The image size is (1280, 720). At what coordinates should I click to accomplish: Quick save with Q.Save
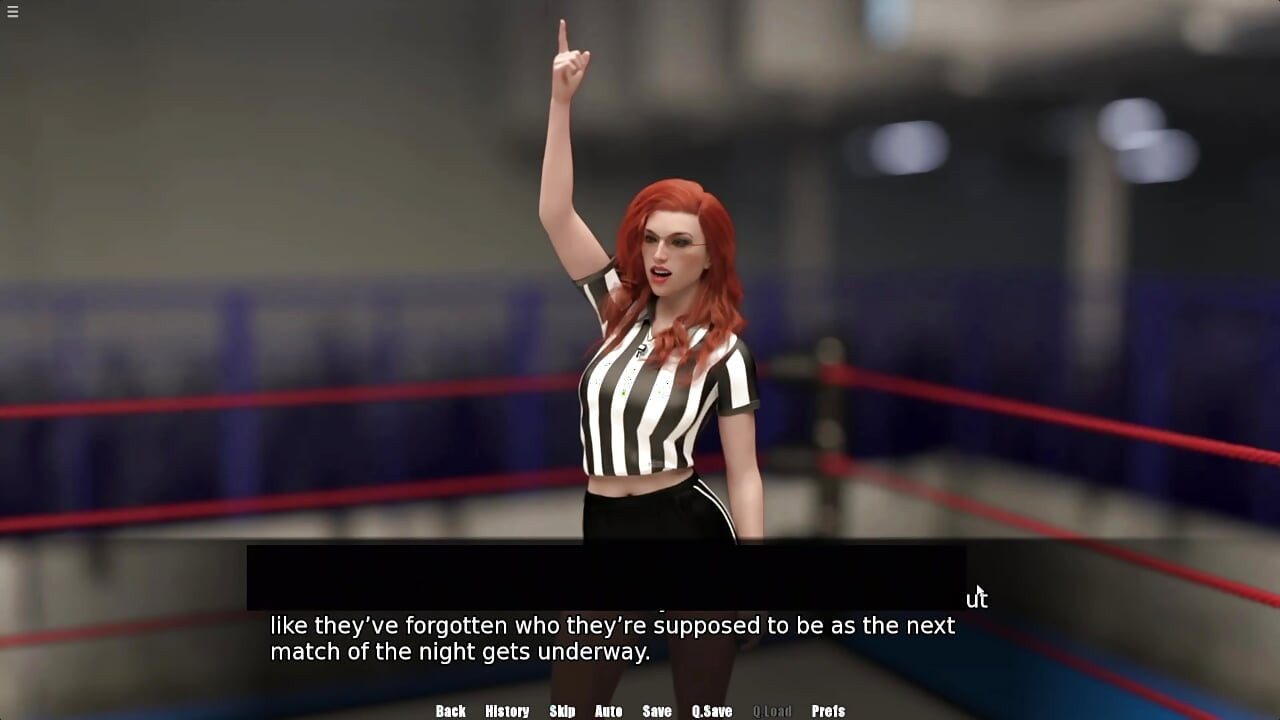point(712,711)
